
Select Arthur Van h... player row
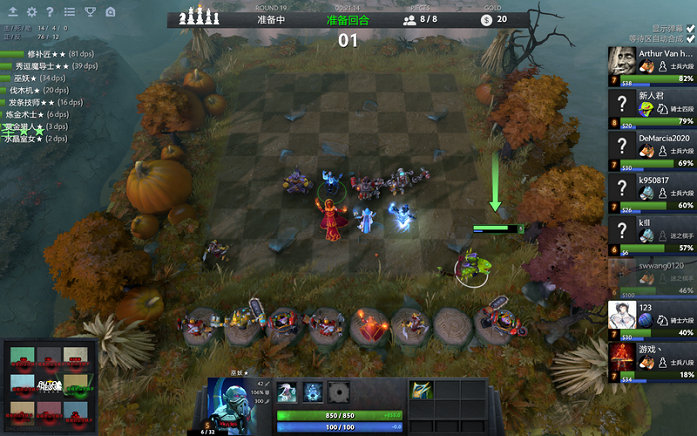[x=651, y=65]
